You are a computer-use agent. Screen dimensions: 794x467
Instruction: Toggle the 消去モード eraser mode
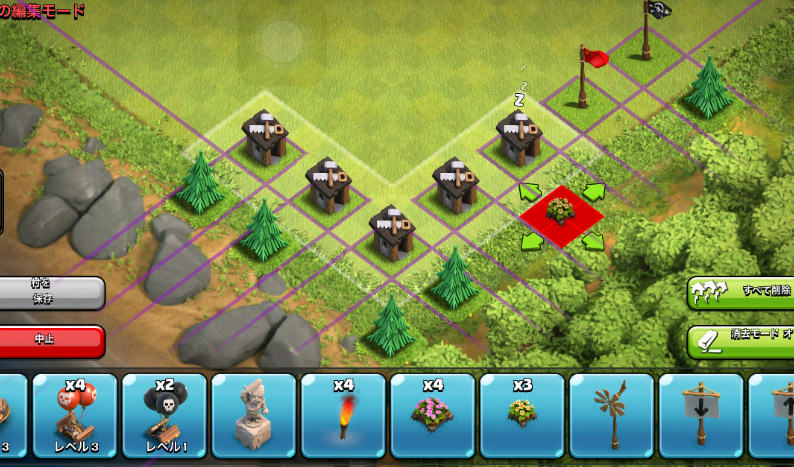tap(740, 340)
